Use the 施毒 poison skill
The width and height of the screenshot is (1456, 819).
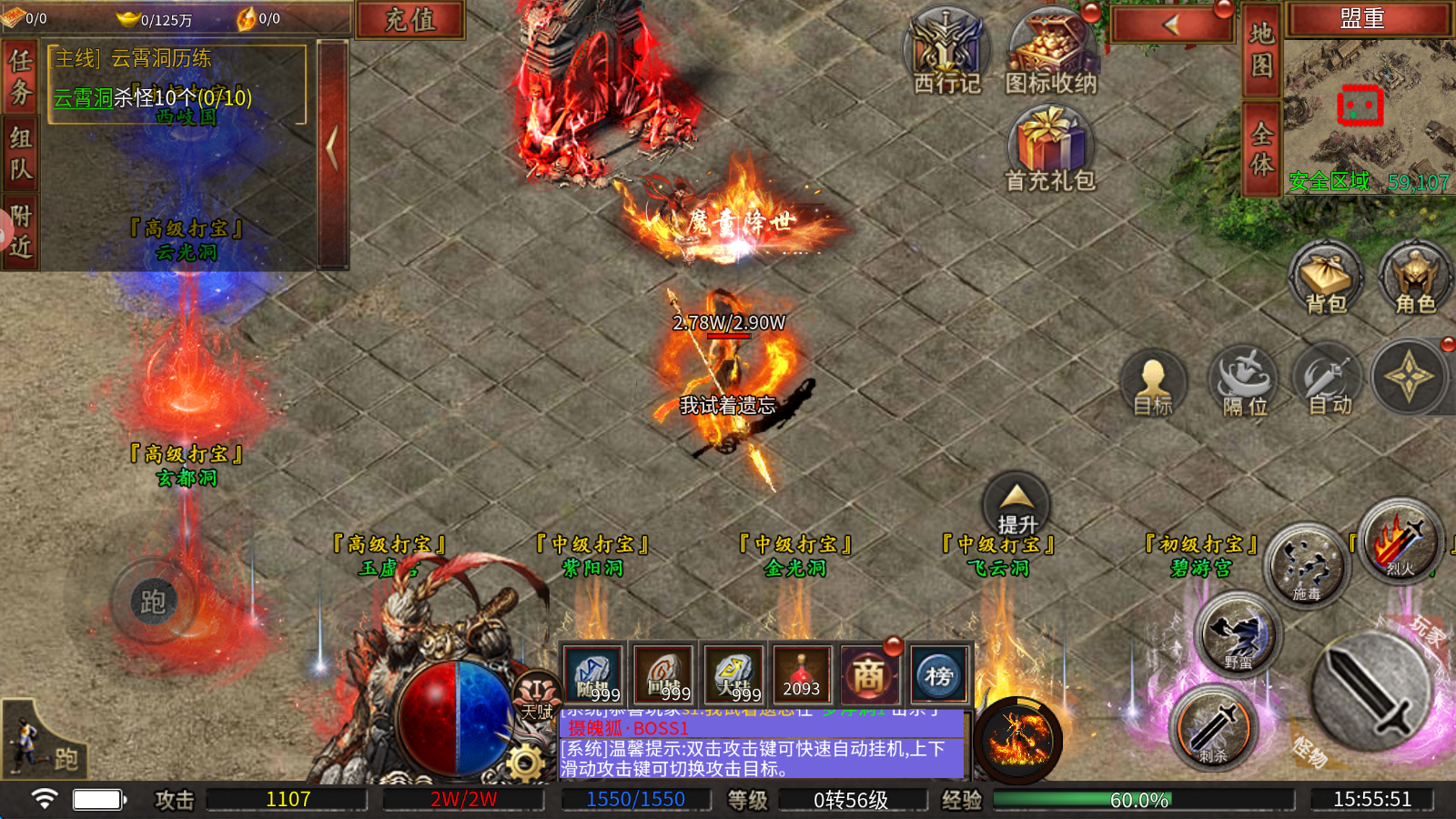pyautogui.click(x=1307, y=566)
